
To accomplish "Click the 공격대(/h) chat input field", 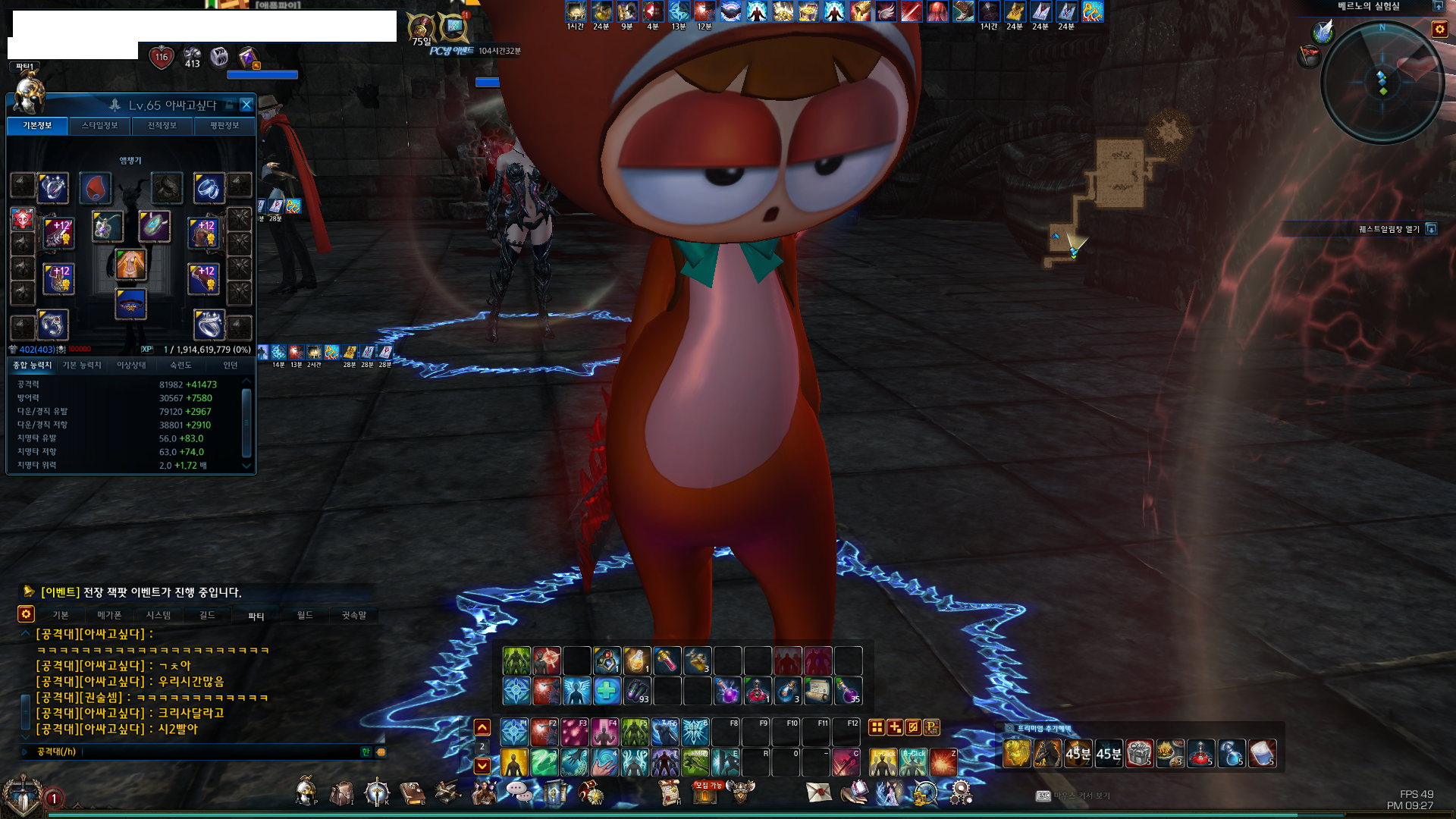I will (220, 752).
